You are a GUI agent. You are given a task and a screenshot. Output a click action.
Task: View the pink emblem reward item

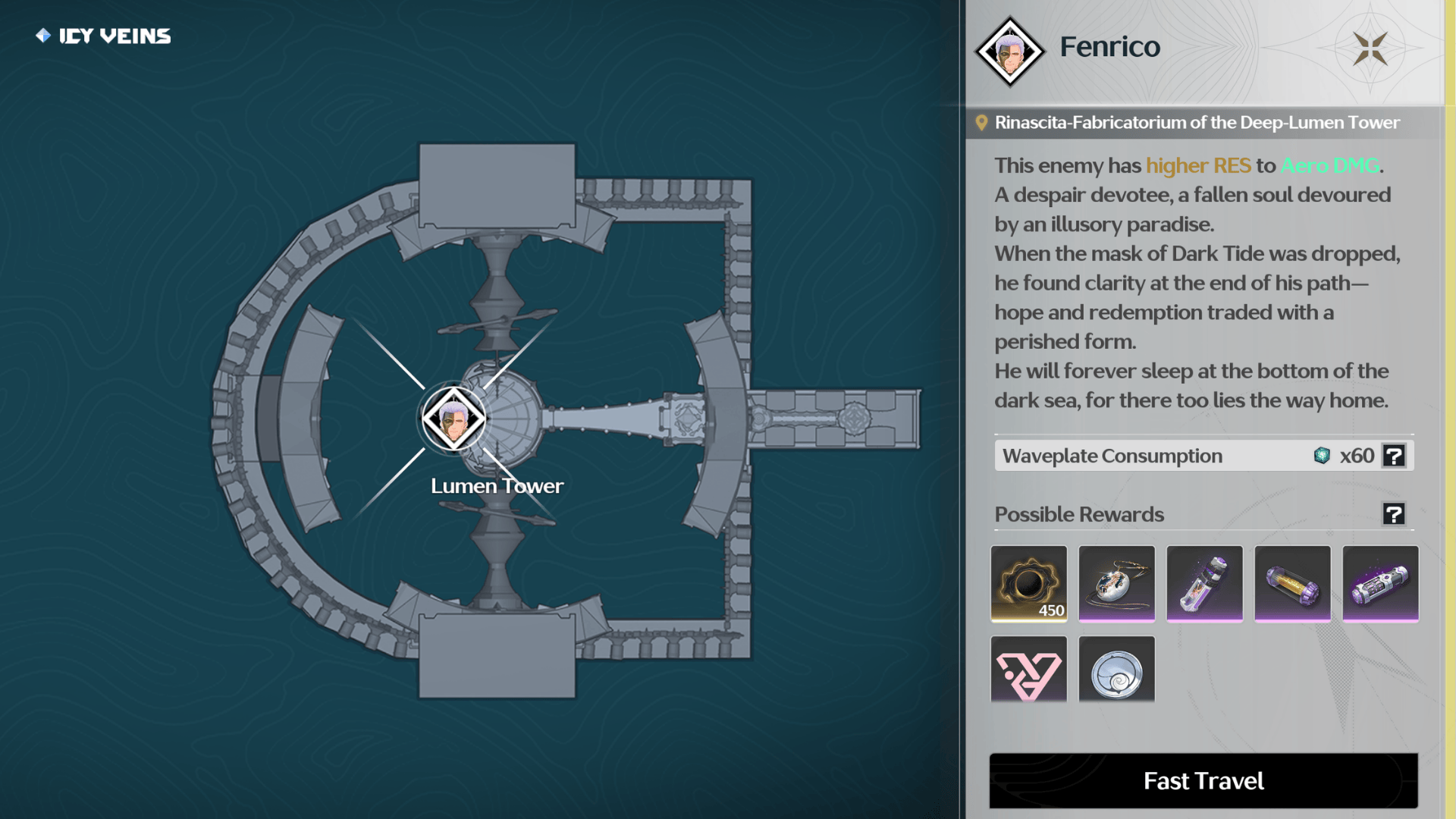pos(1028,670)
